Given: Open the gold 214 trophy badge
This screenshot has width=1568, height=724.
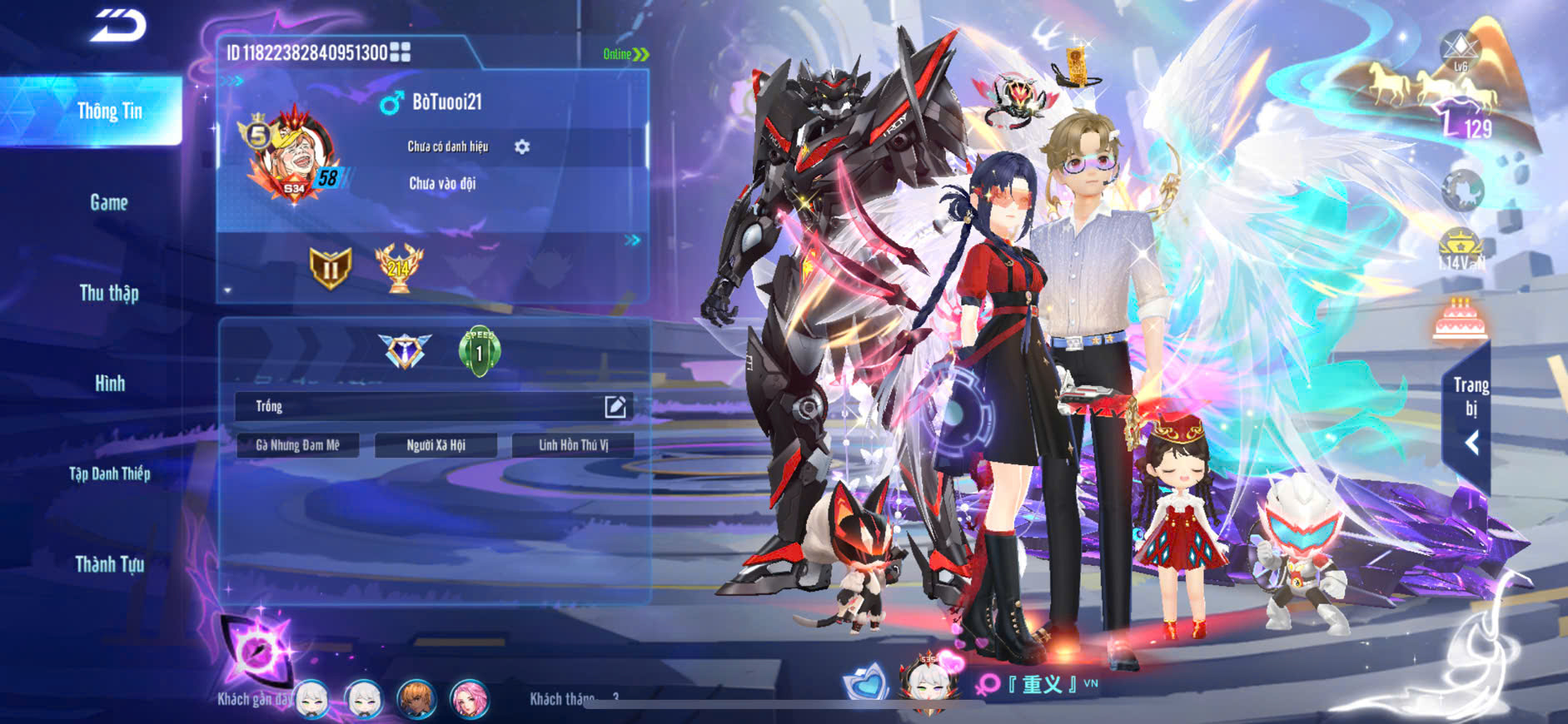Looking at the screenshot, I should (x=399, y=268).
